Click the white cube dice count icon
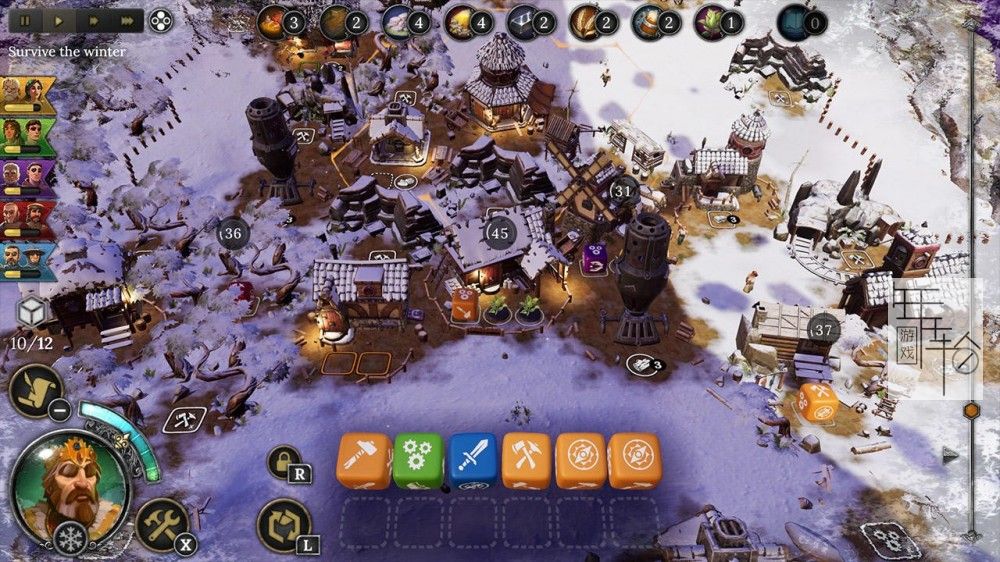 (32, 313)
